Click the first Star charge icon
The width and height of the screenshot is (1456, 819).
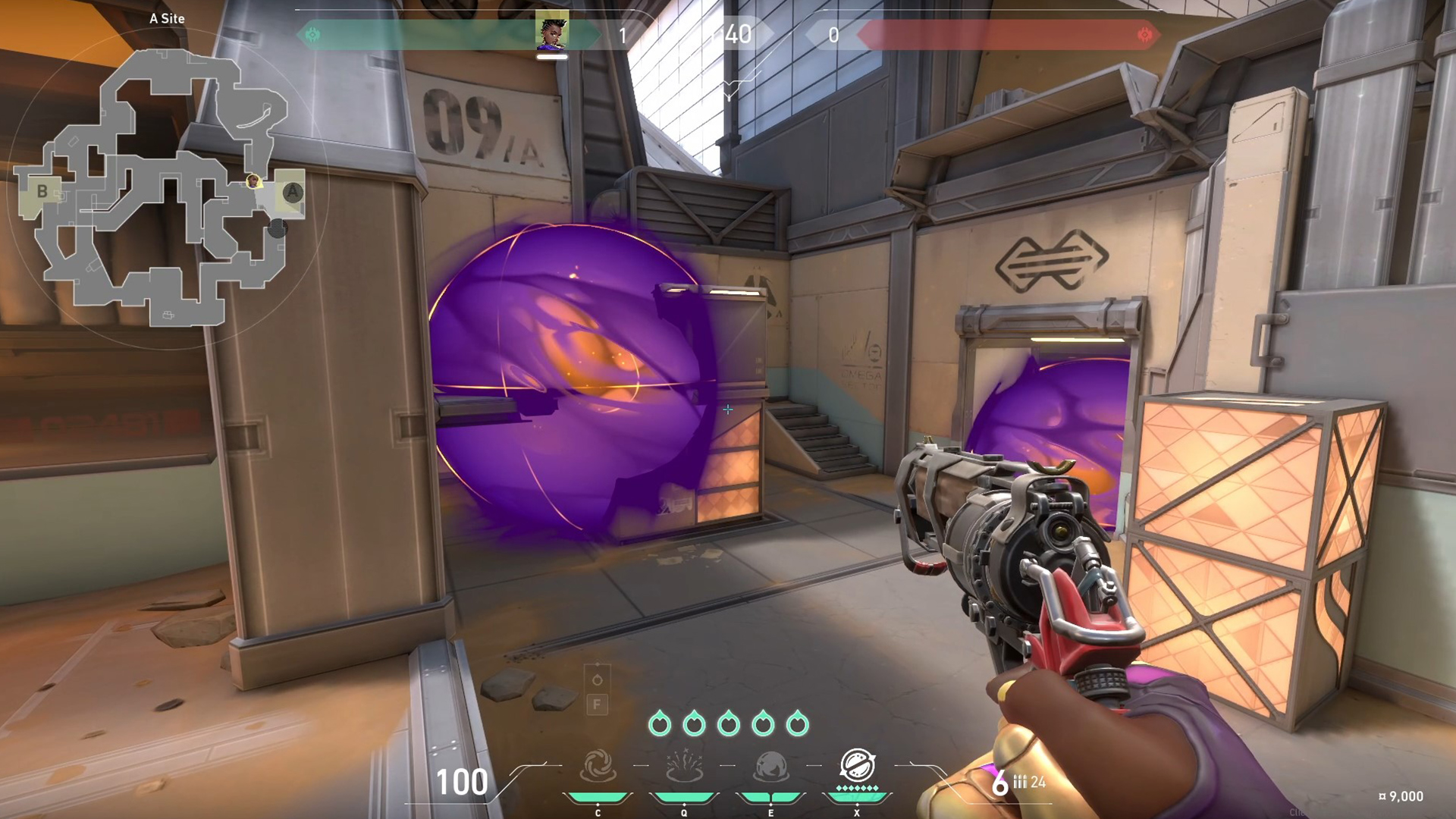pos(660,724)
